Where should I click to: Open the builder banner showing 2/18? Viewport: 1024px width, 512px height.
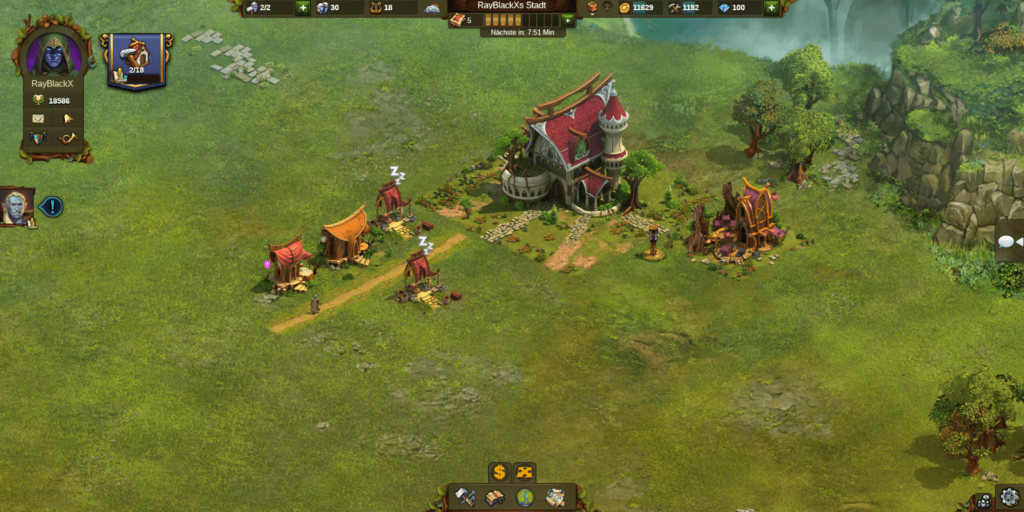[x=135, y=58]
